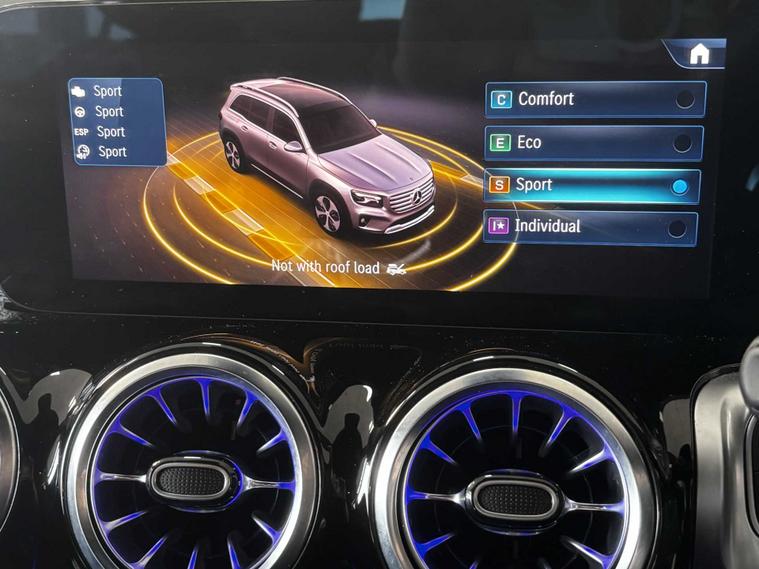The image size is (759, 569).
Task: Select the Comfort drive mode
Action: 595,99
